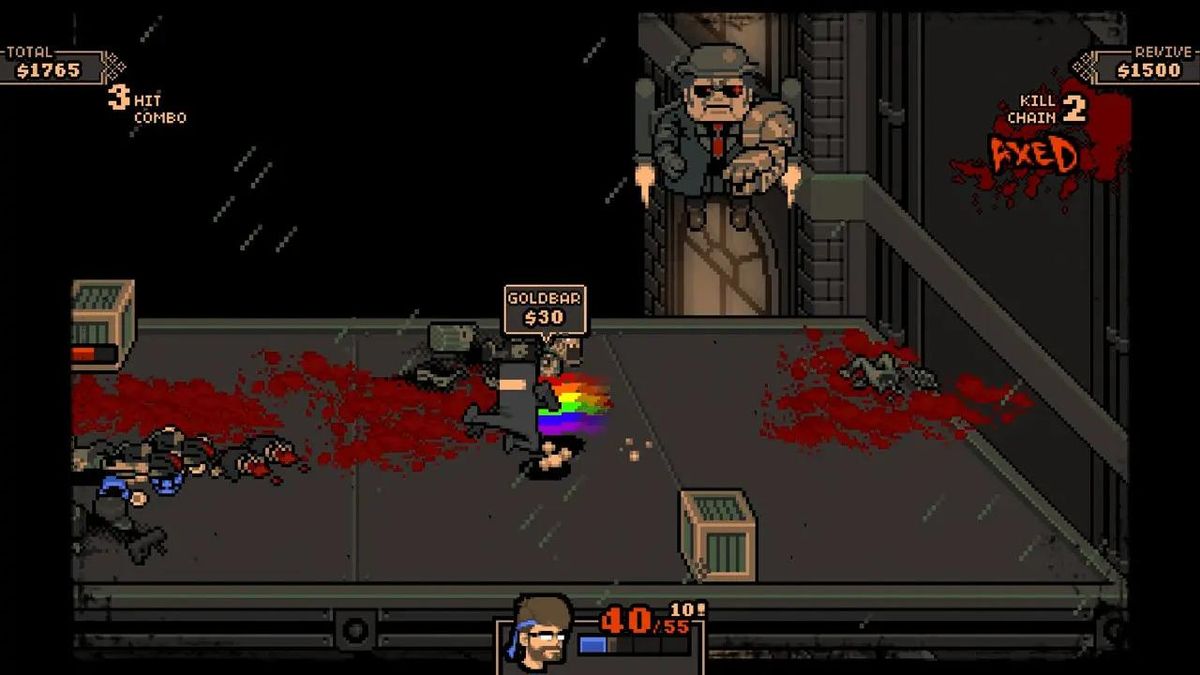This screenshot has width=1200, height=675.
Task: Click the bearded player portrait
Action: tap(541, 630)
